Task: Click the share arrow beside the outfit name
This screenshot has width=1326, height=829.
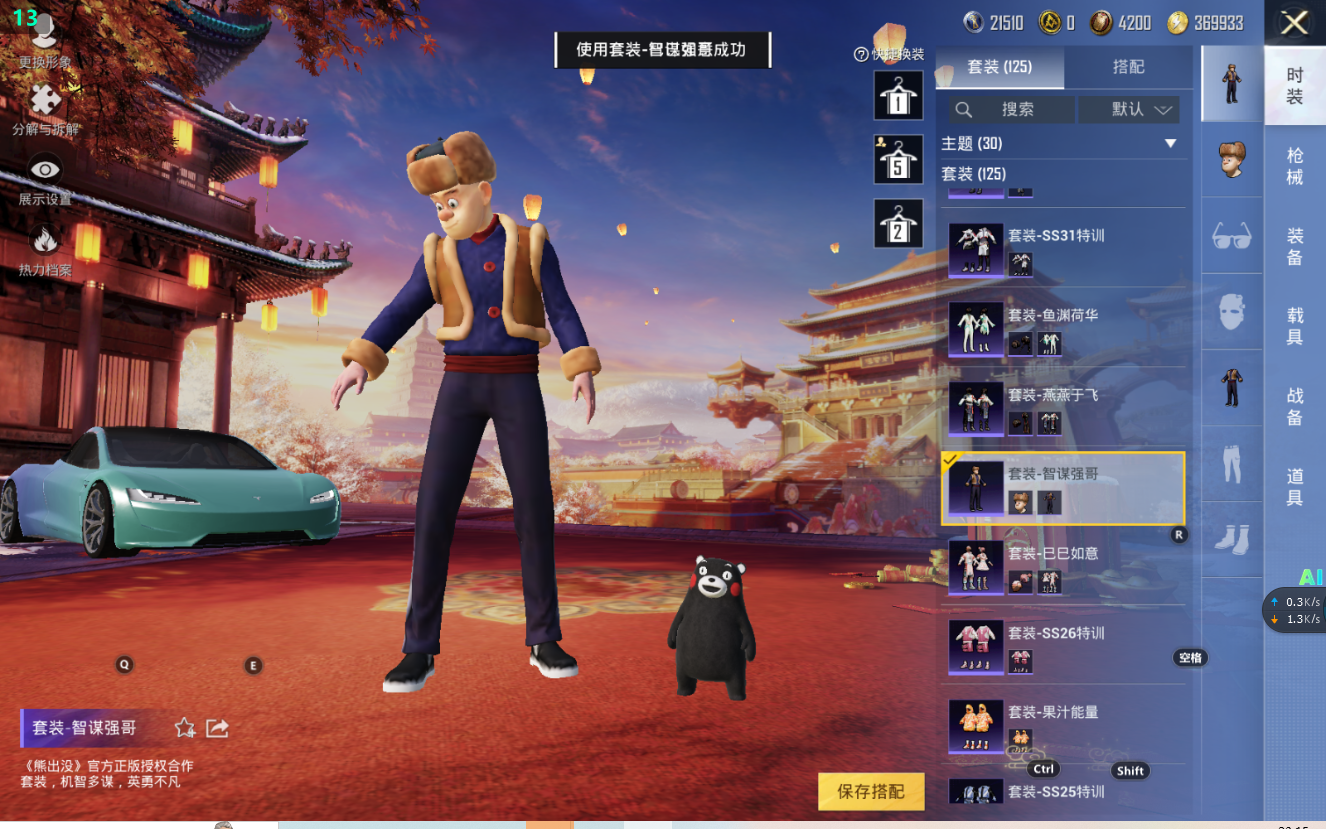Action: click(217, 728)
